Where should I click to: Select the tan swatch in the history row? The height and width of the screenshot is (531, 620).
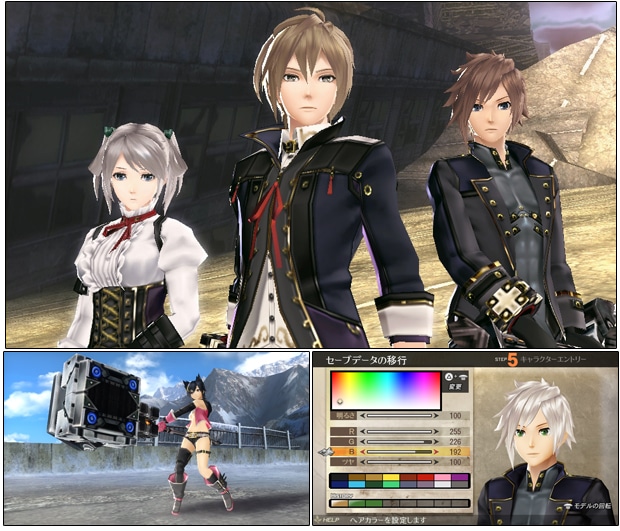pos(340,503)
